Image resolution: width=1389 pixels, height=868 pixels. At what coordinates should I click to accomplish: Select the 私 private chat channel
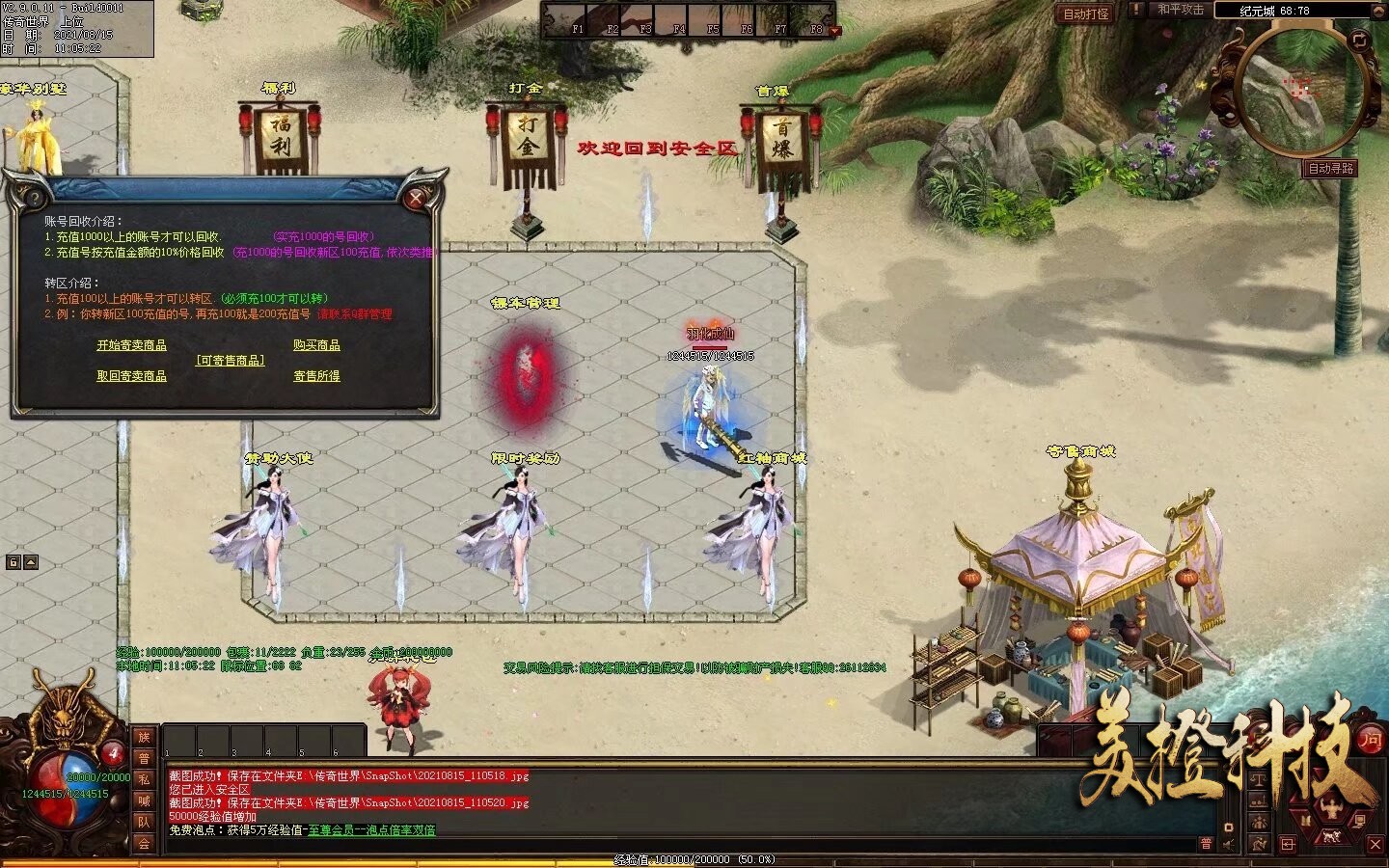click(144, 779)
